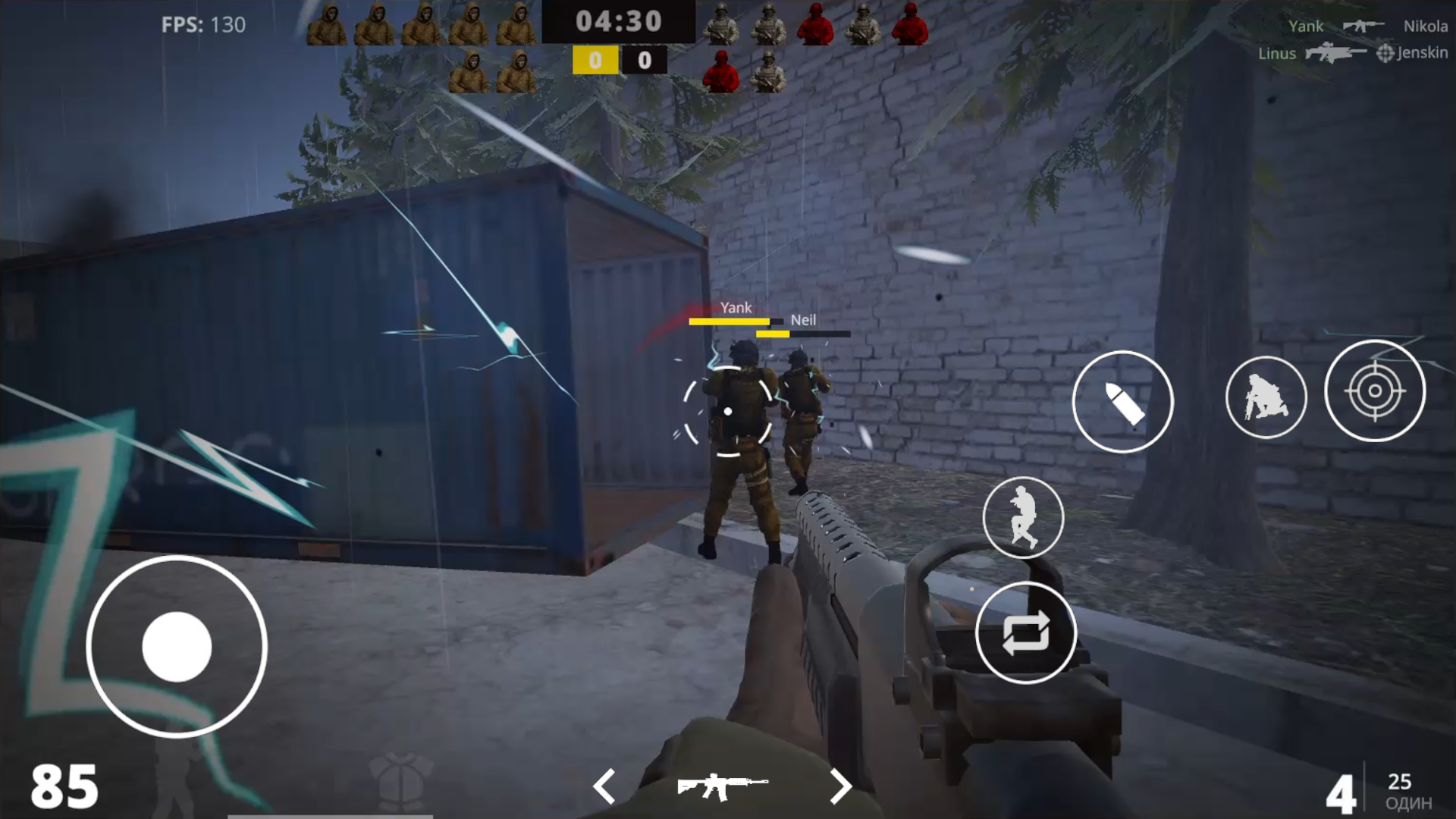The image size is (1456, 819).
Task: Tap the scope icon next to Jenskin
Action: (x=1385, y=54)
